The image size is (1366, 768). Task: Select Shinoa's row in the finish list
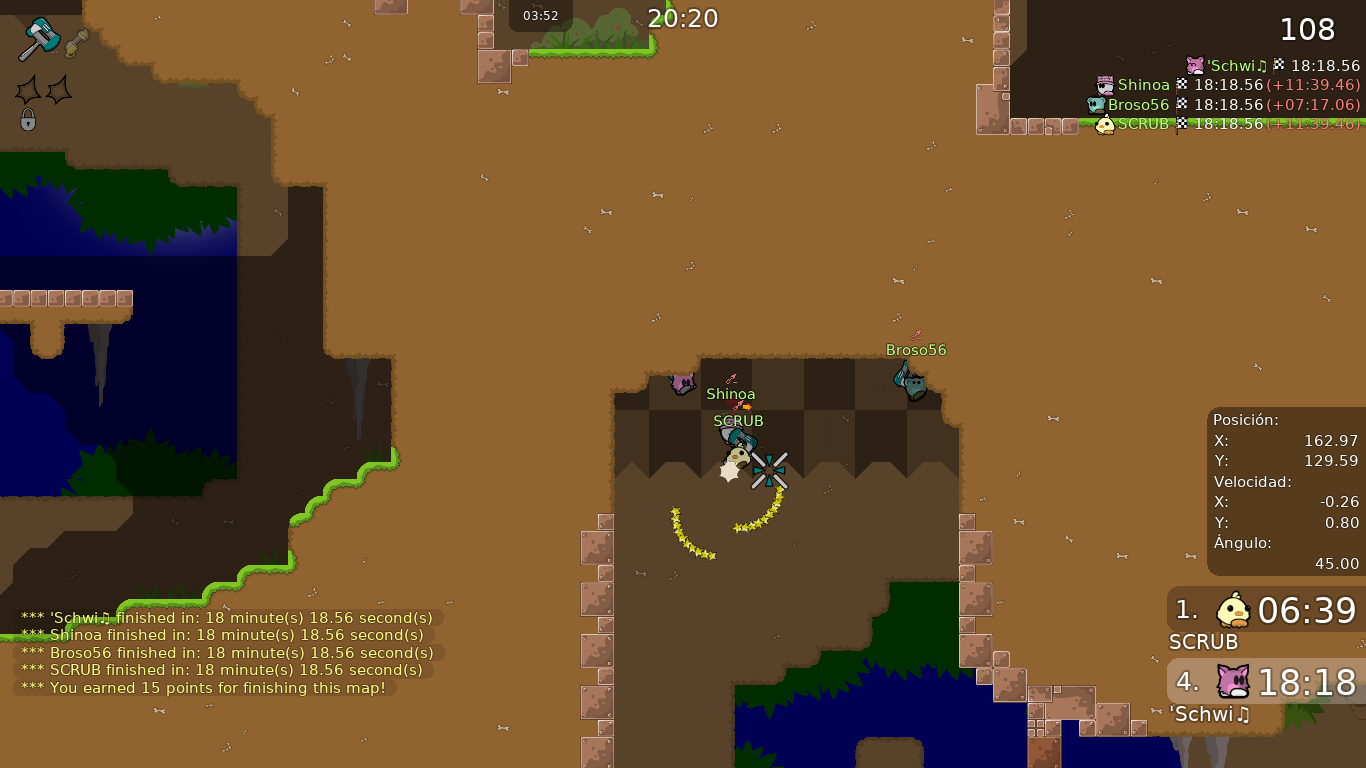click(x=1228, y=85)
